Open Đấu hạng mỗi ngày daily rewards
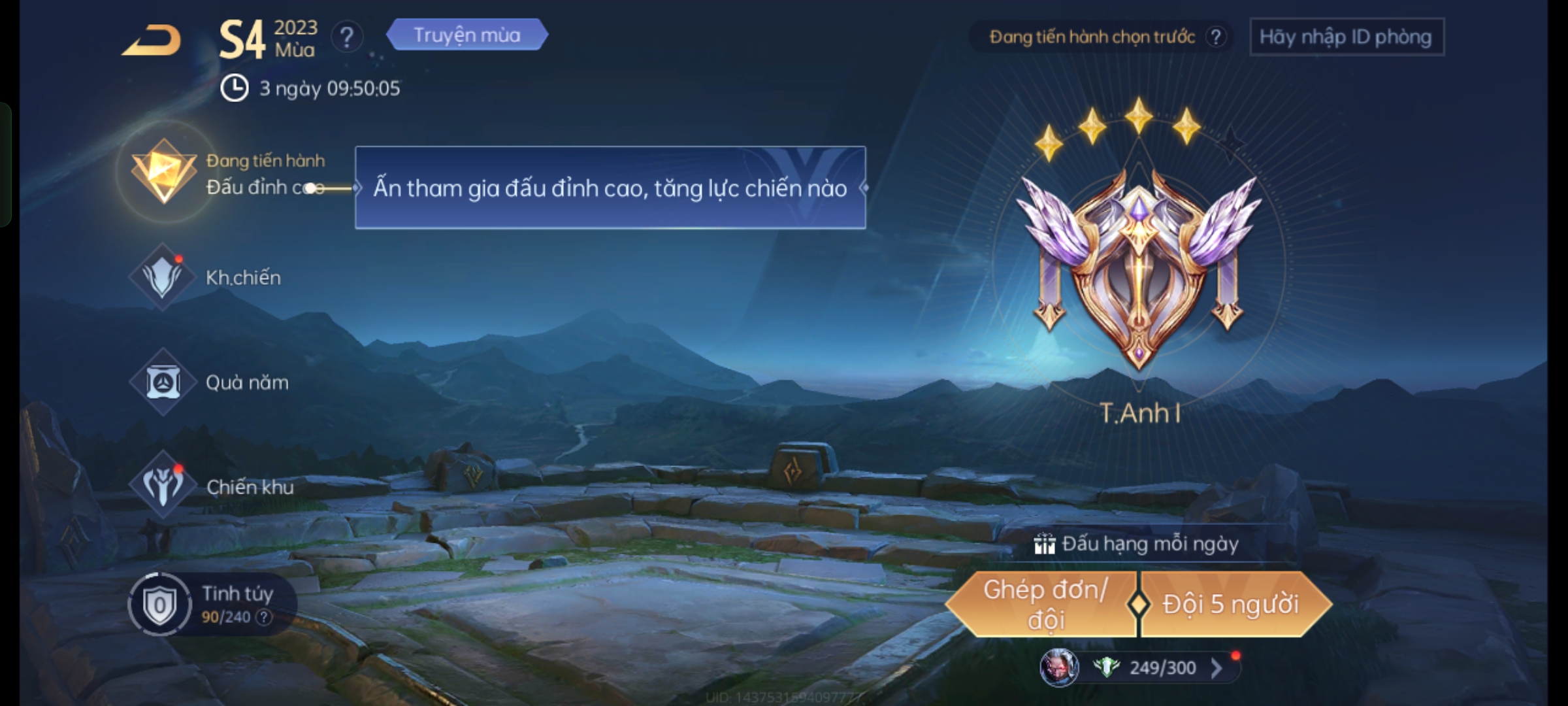This screenshot has height=706, width=1568. click(x=1137, y=544)
